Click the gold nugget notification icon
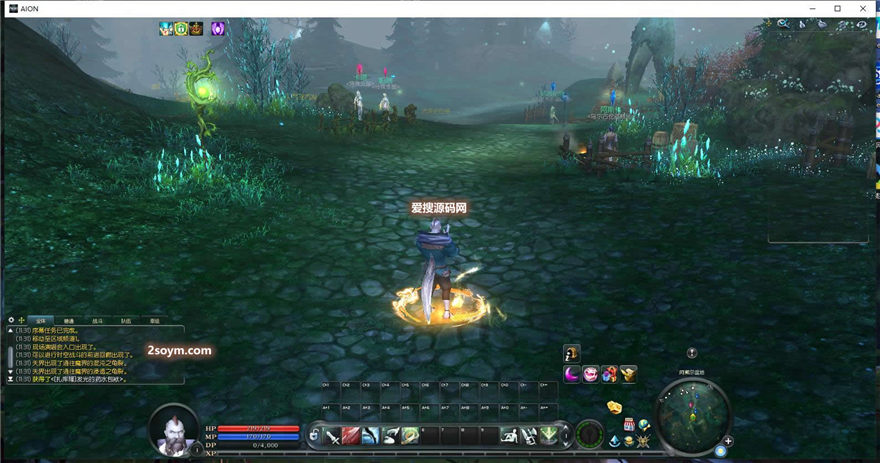Screen dimensions: 880x463 click(x=615, y=407)
